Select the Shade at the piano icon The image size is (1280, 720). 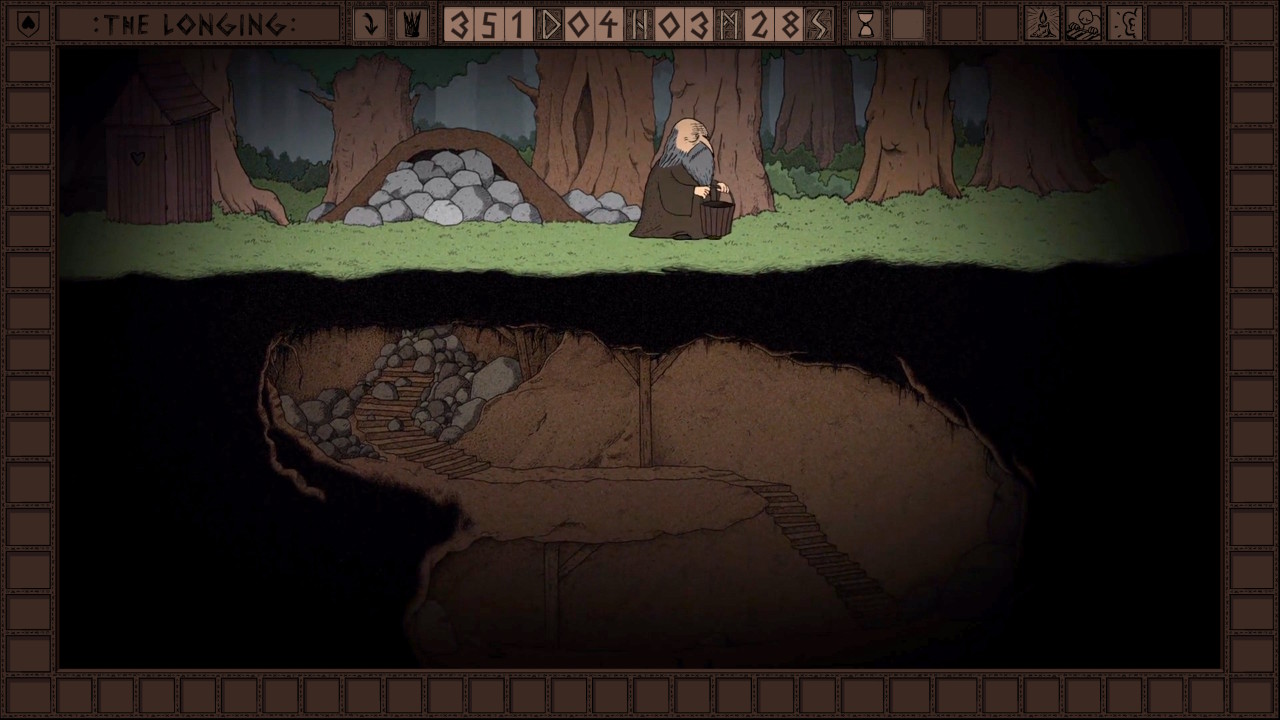[x=1083, y=24]
